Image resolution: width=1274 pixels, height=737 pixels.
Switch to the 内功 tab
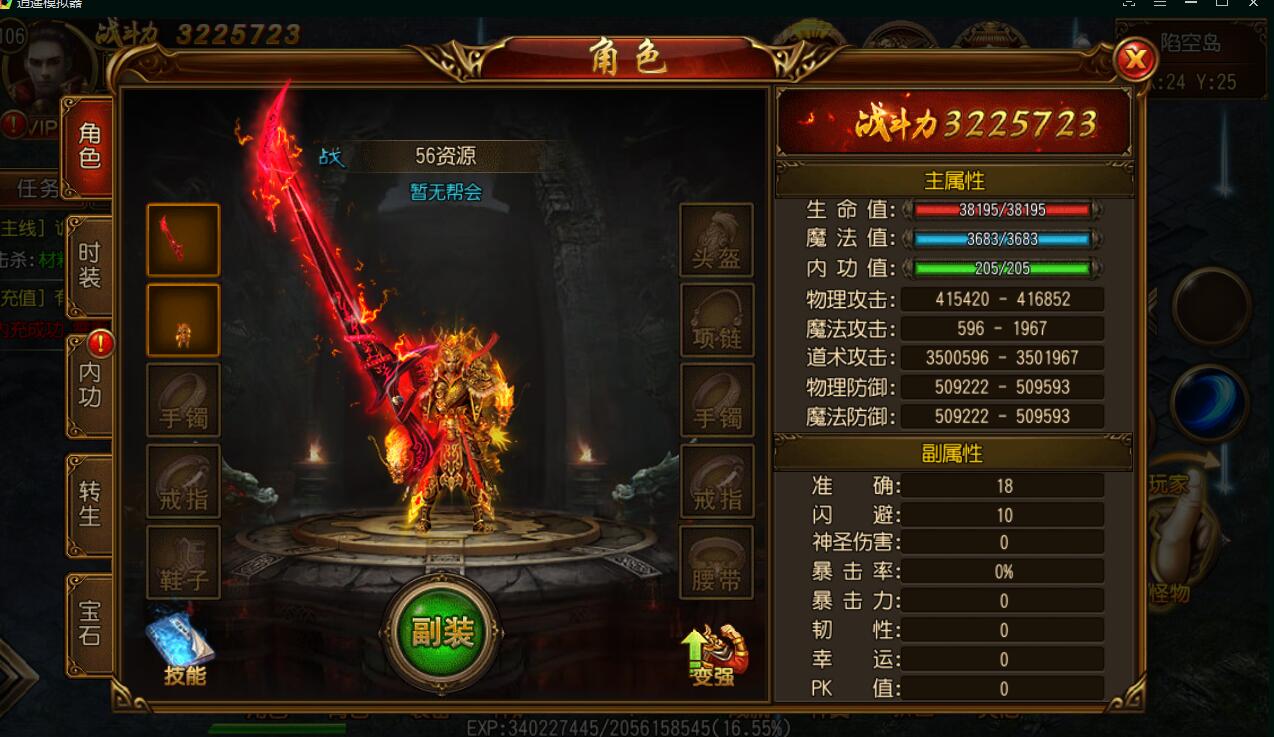point(90,386)
